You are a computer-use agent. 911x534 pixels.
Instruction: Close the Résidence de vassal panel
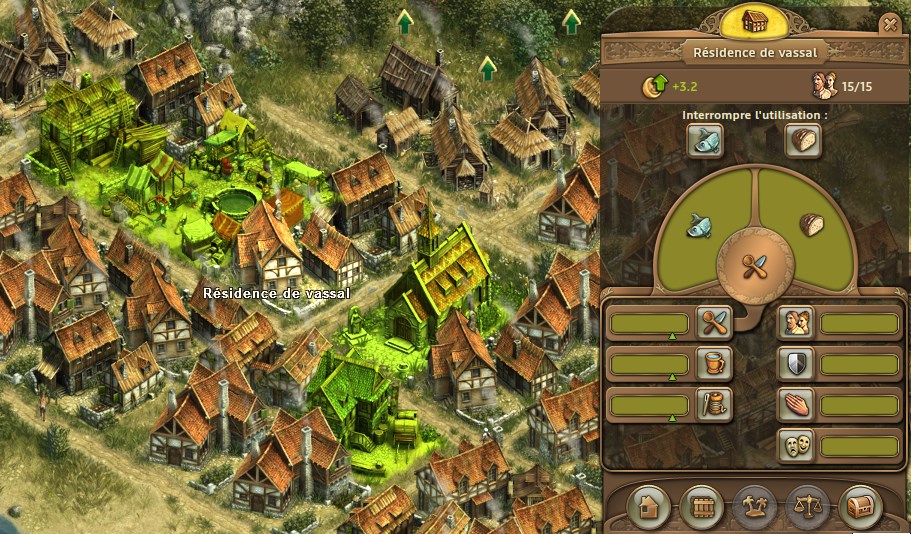tap(888, 24)
